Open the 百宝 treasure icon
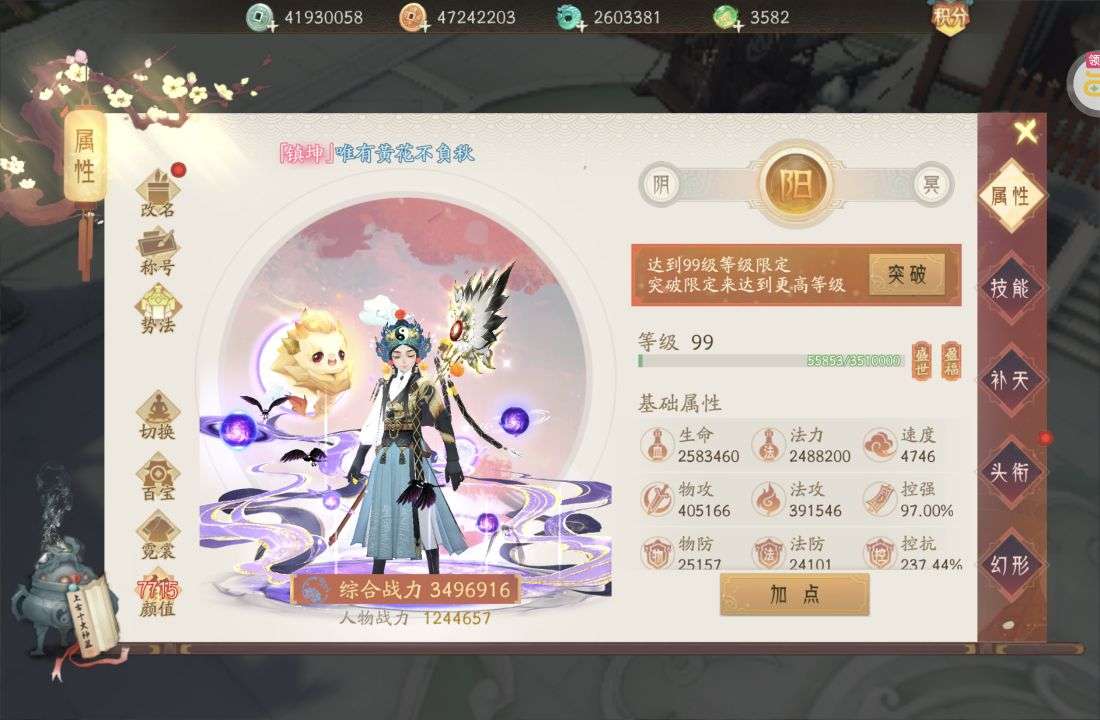This screenshot has height=720, width=1100. coord(158,476)
